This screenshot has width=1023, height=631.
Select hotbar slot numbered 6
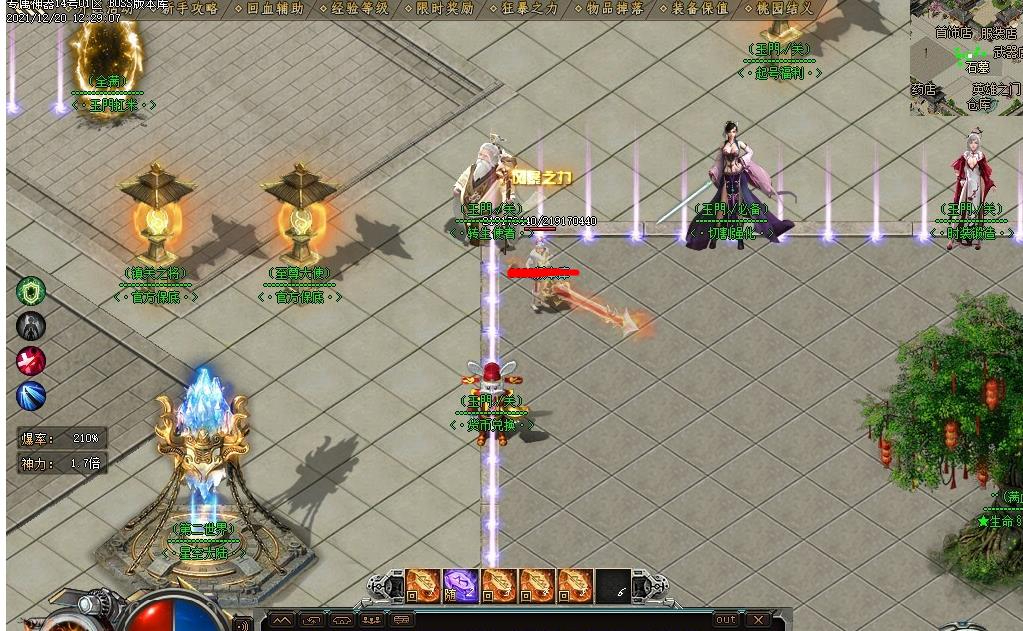click(x=613, y=585)
